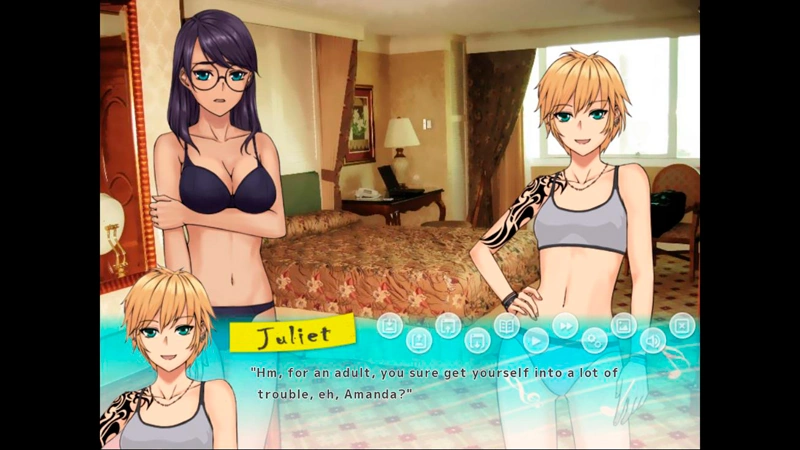This screenshot has height=450, width=800.
Task: Close the game using the X button
Action: click(681, 325)
